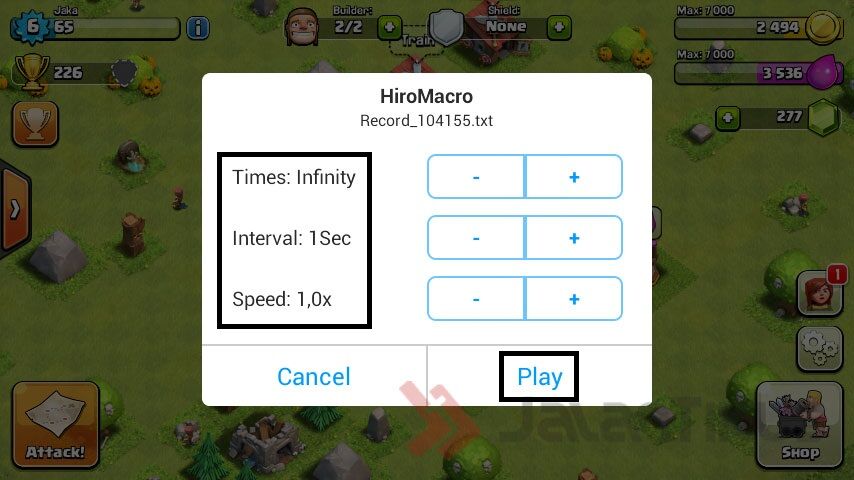
Task: Increase the Times value with plus
Action: tap(574, 177)
